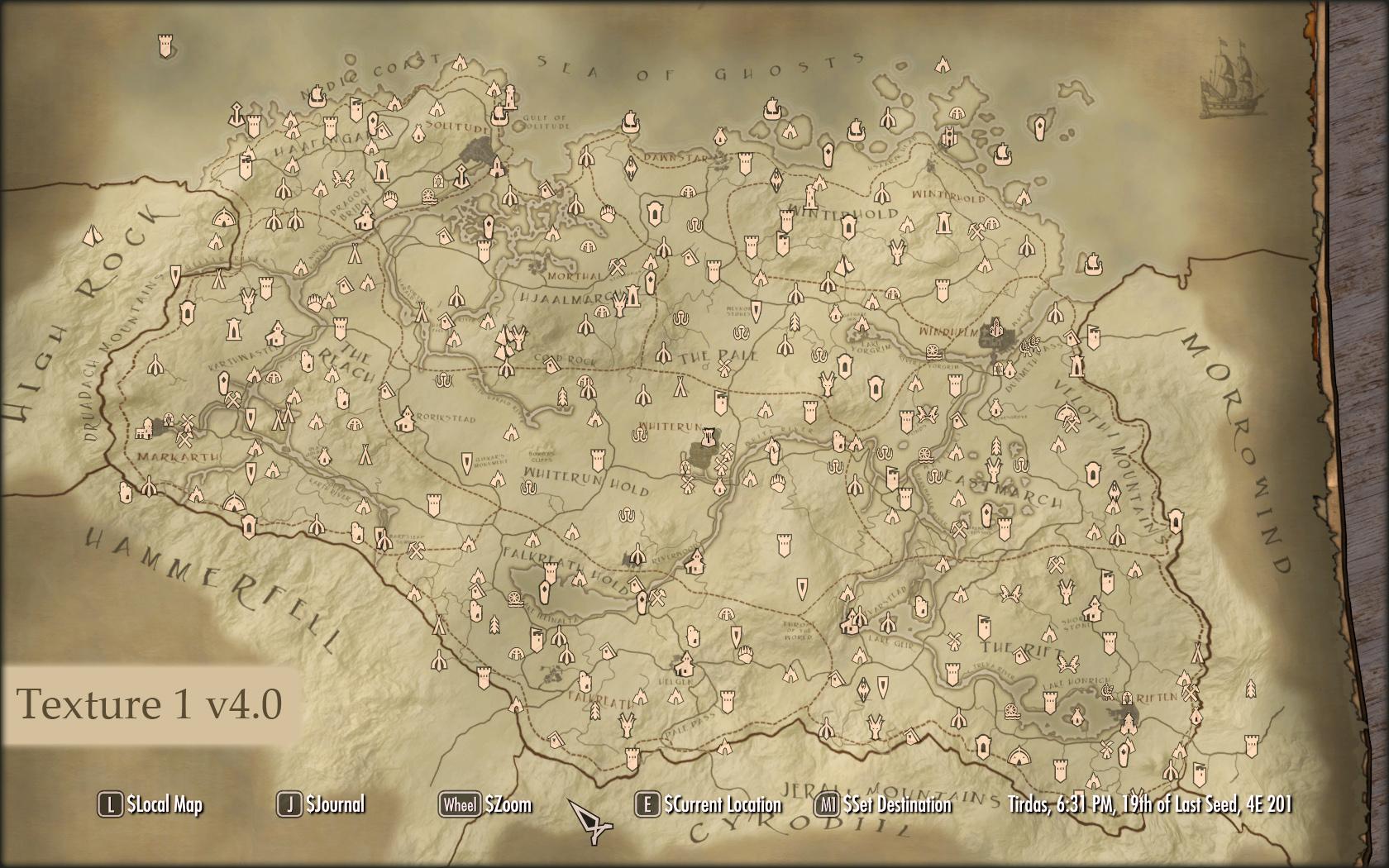
Task: Select the Windhelm city marker
Action: [x=995, y=329]
